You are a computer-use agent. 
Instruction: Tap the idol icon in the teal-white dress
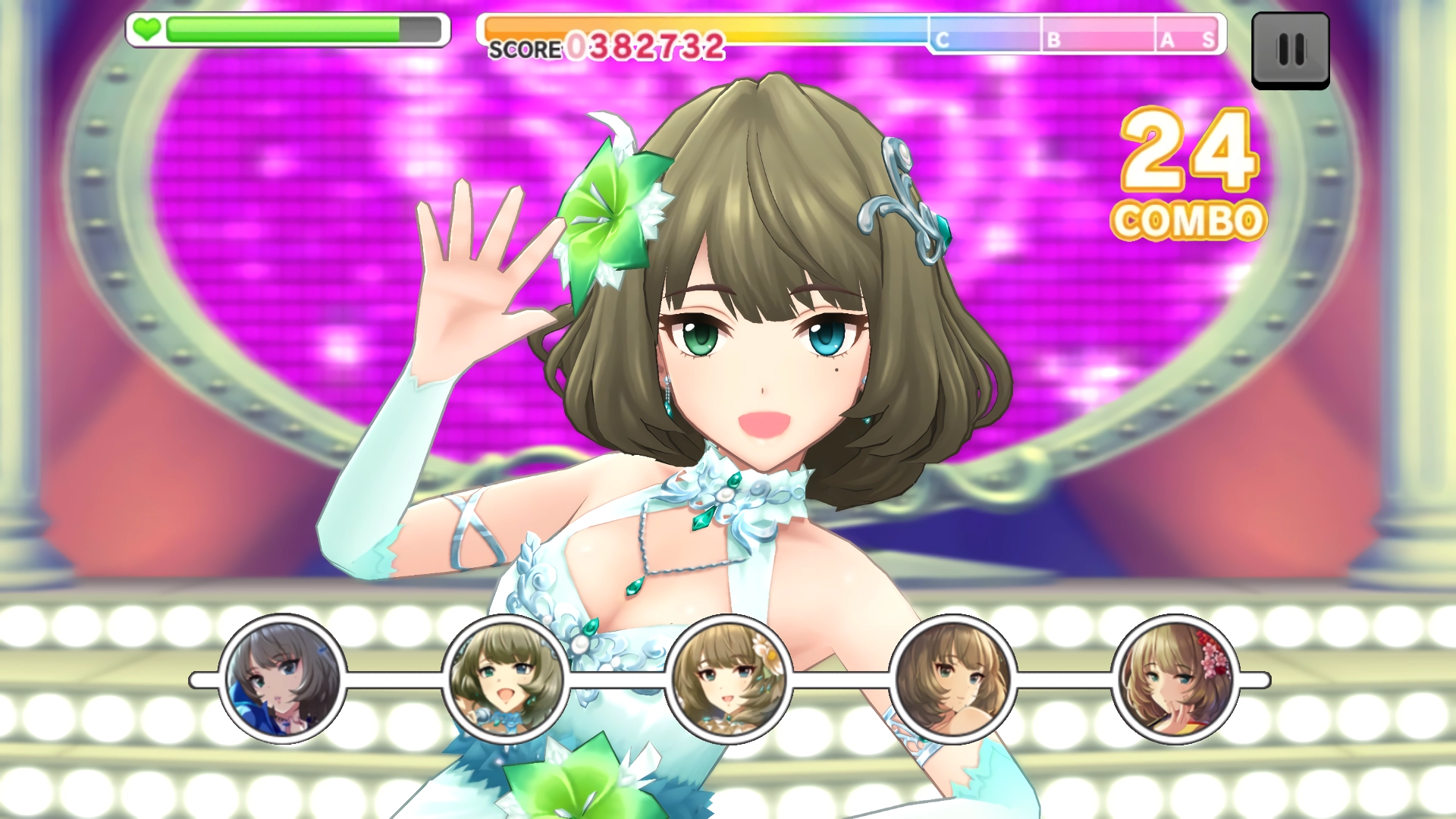click(506, 679)
